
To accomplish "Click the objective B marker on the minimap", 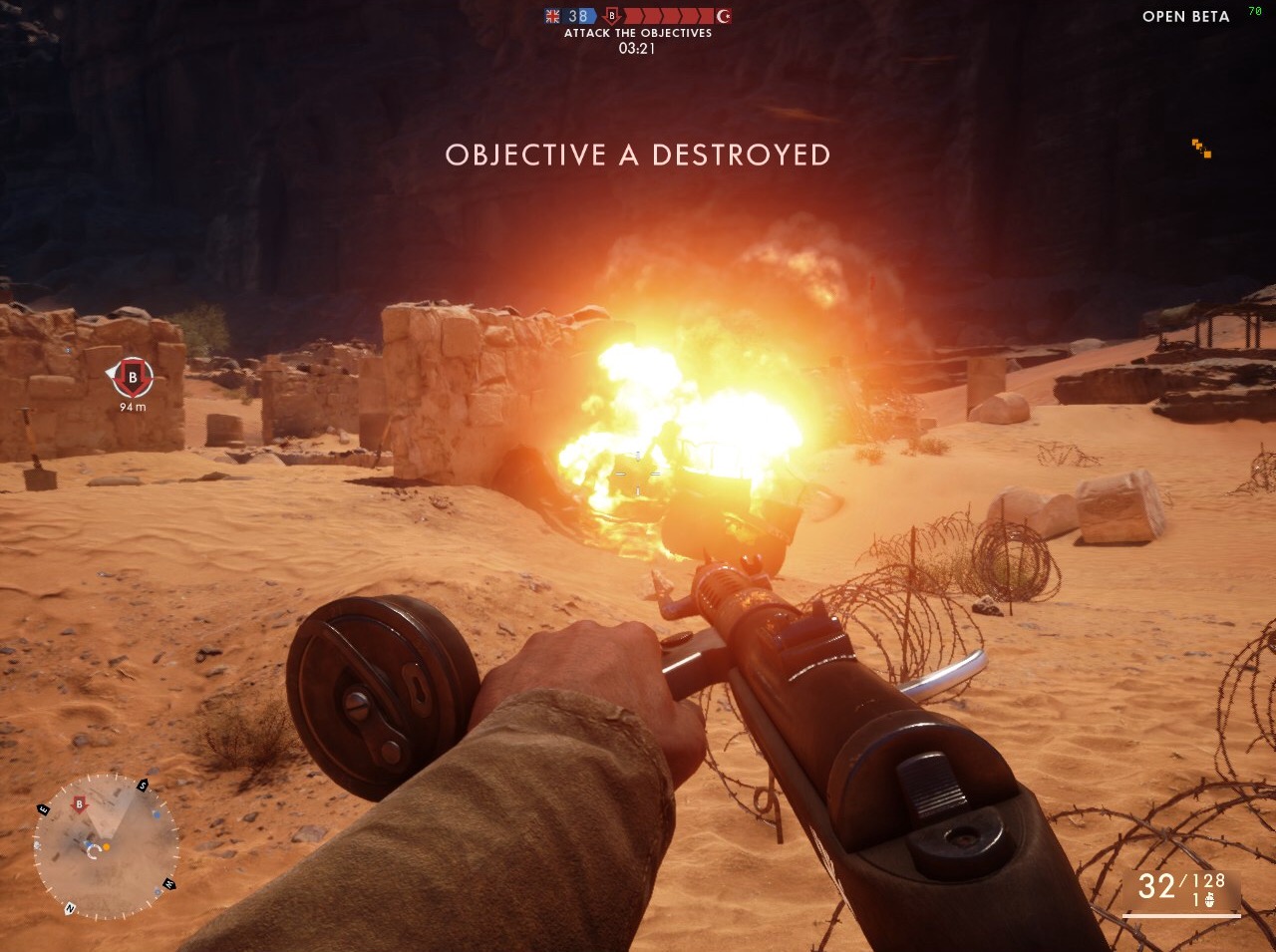I will point(80,804).
